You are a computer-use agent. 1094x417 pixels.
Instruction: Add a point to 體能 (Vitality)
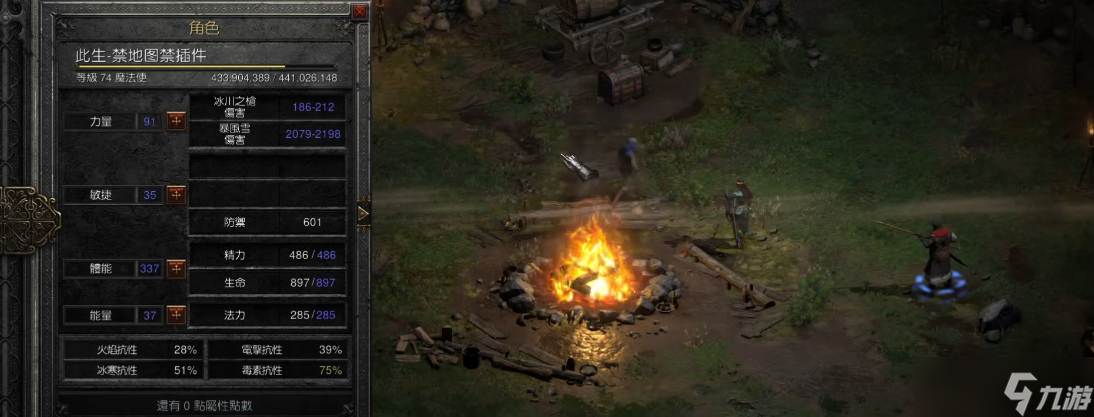coord(176,268)
